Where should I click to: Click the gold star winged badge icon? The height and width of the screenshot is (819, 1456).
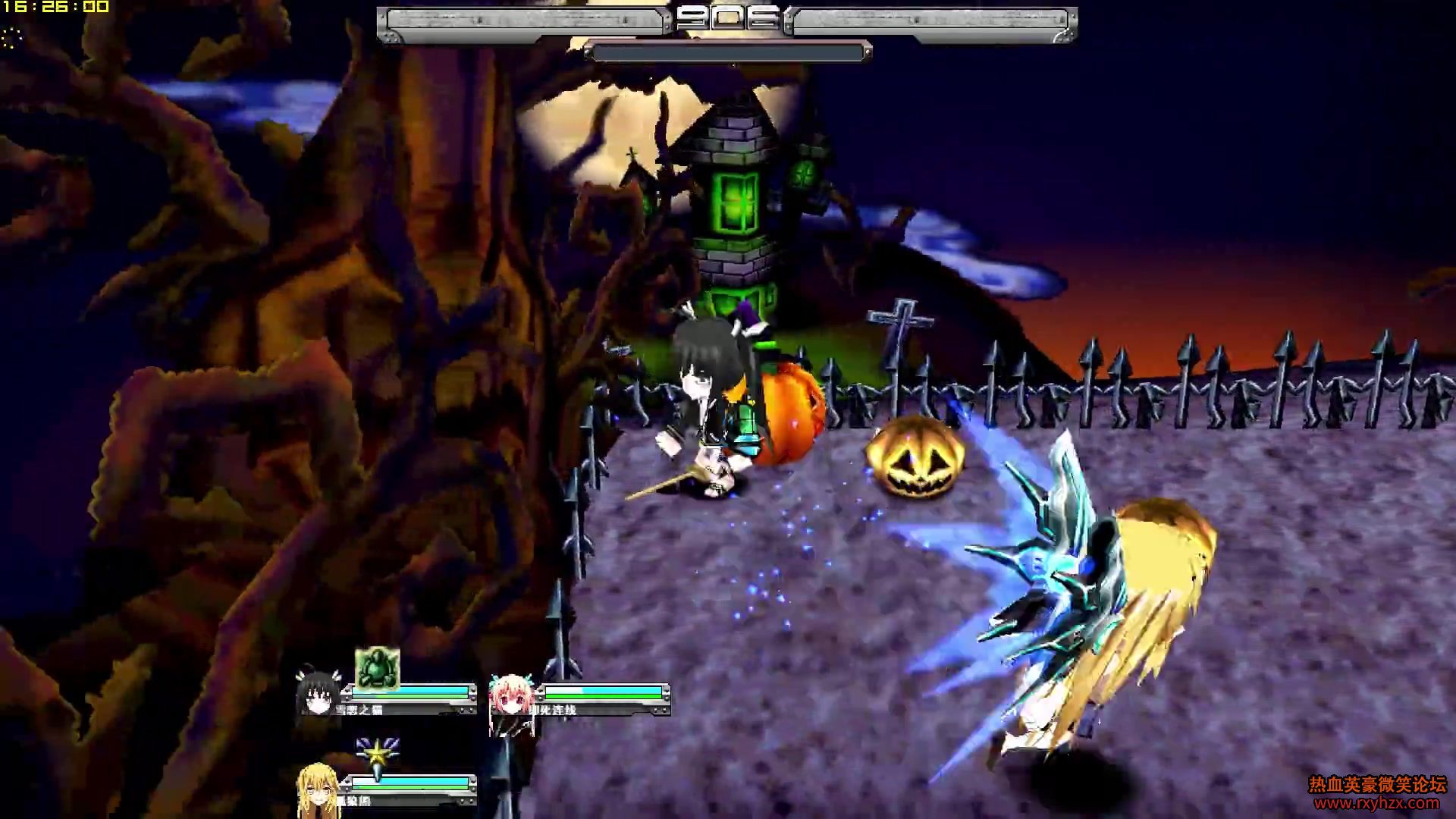tap(377, 758)
